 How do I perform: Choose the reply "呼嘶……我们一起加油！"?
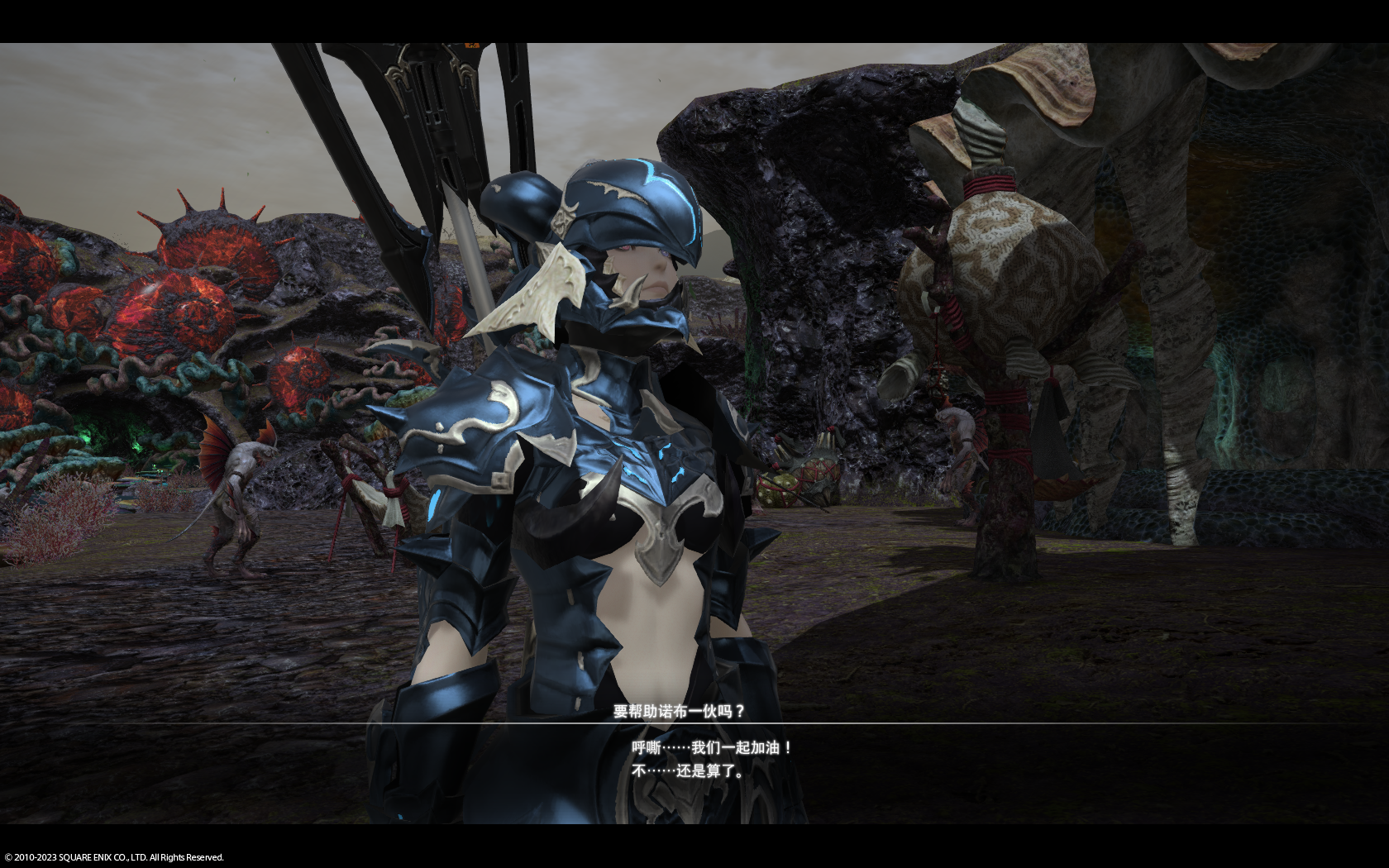tap(713, 748)
